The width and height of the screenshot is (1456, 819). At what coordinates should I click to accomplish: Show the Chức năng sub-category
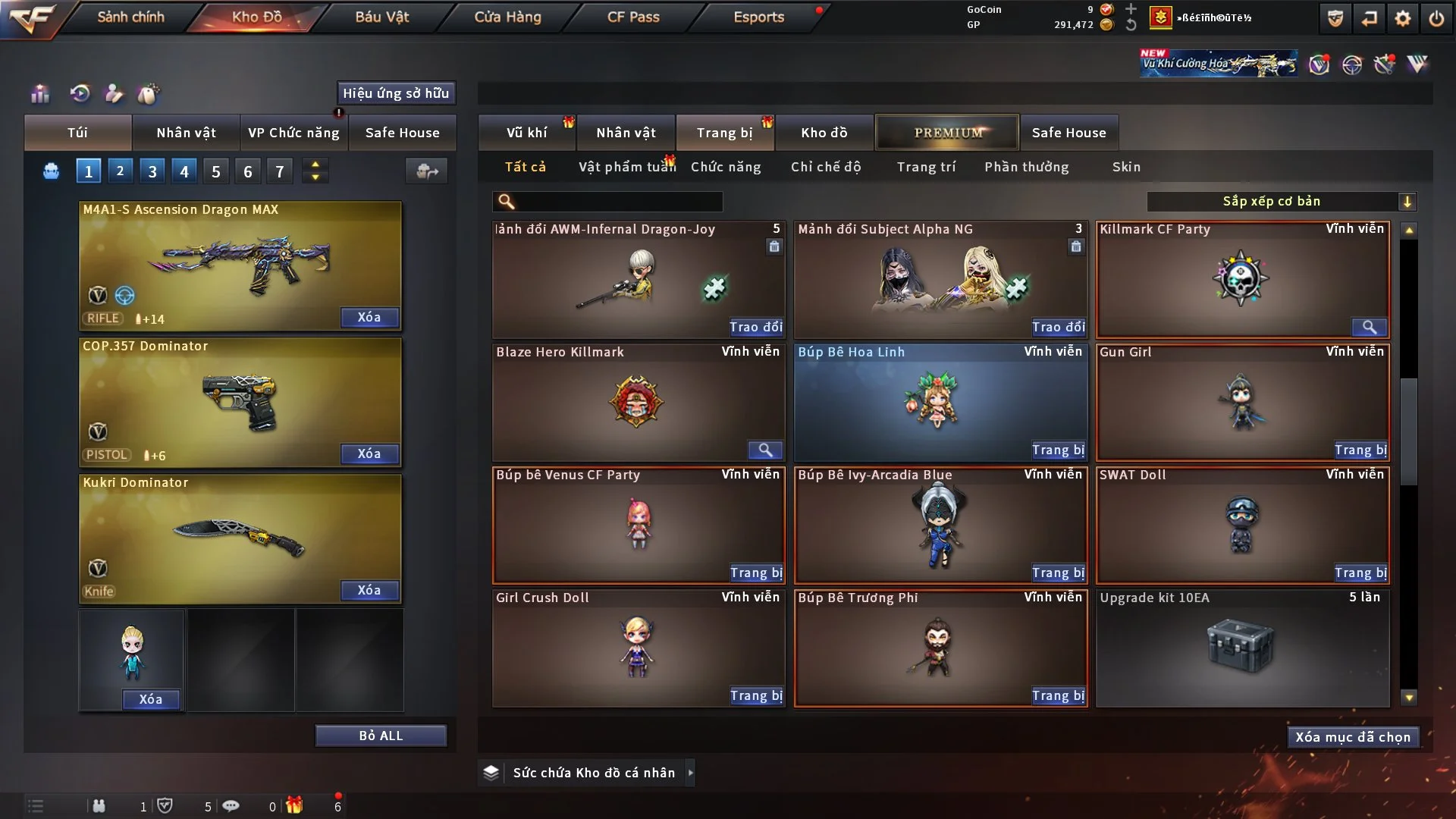(726, 167)
